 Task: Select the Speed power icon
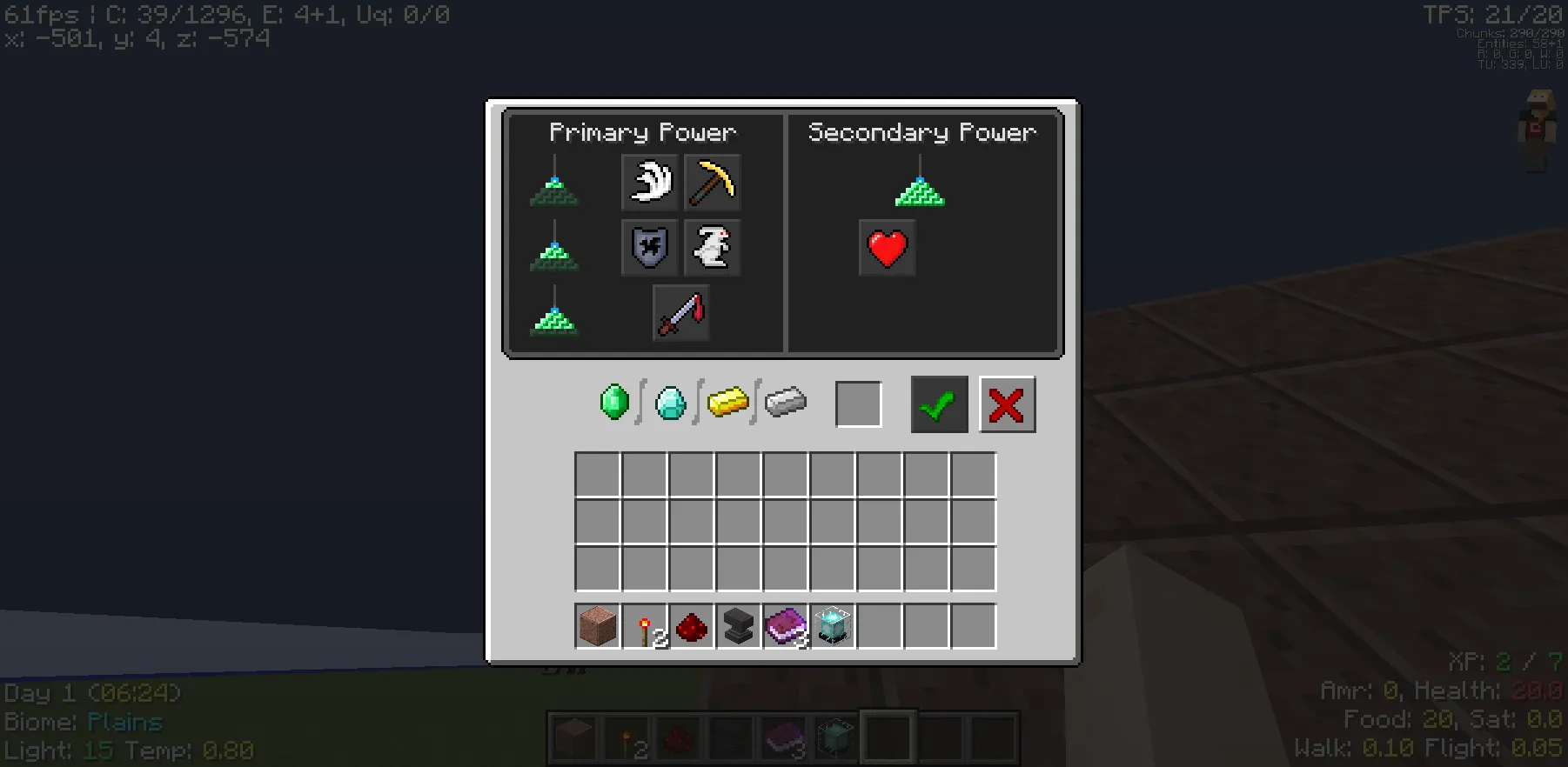pos(649,183)
